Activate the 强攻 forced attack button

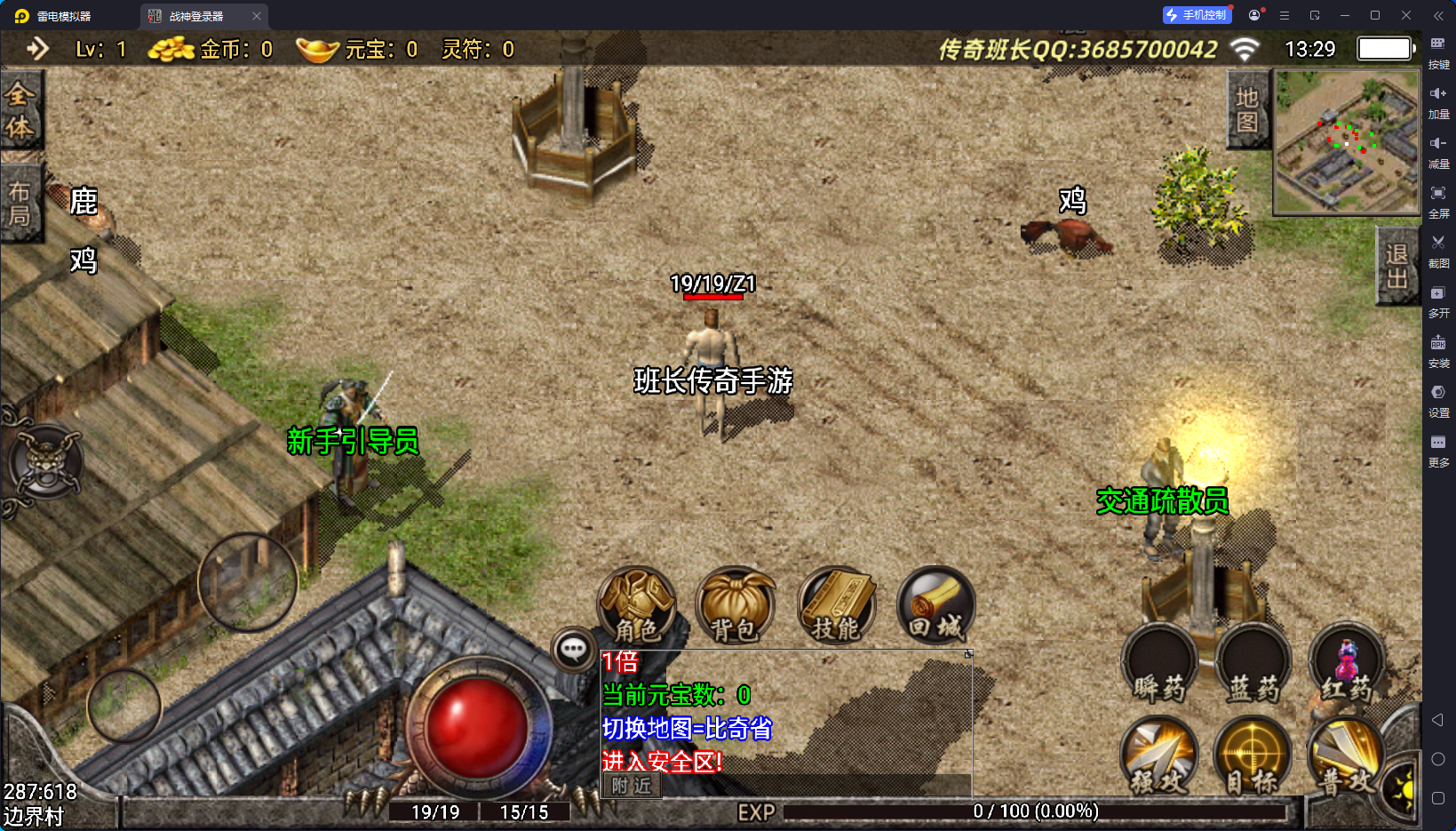(1158, 755)
